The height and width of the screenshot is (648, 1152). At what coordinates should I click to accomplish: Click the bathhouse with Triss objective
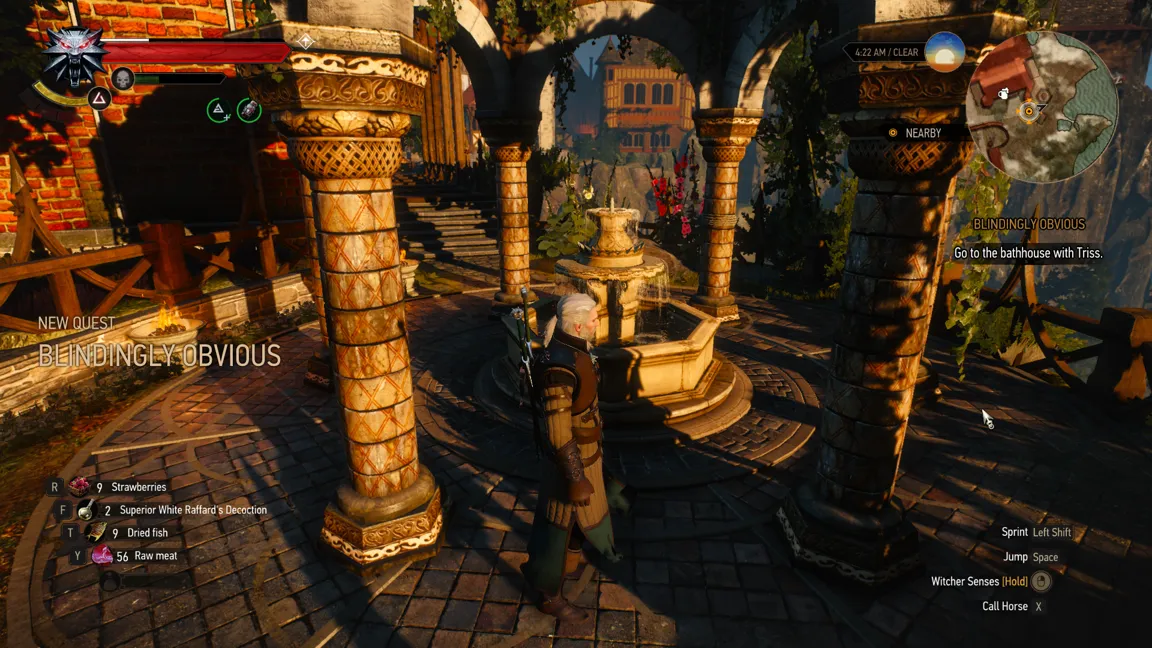coord(1028,253)
